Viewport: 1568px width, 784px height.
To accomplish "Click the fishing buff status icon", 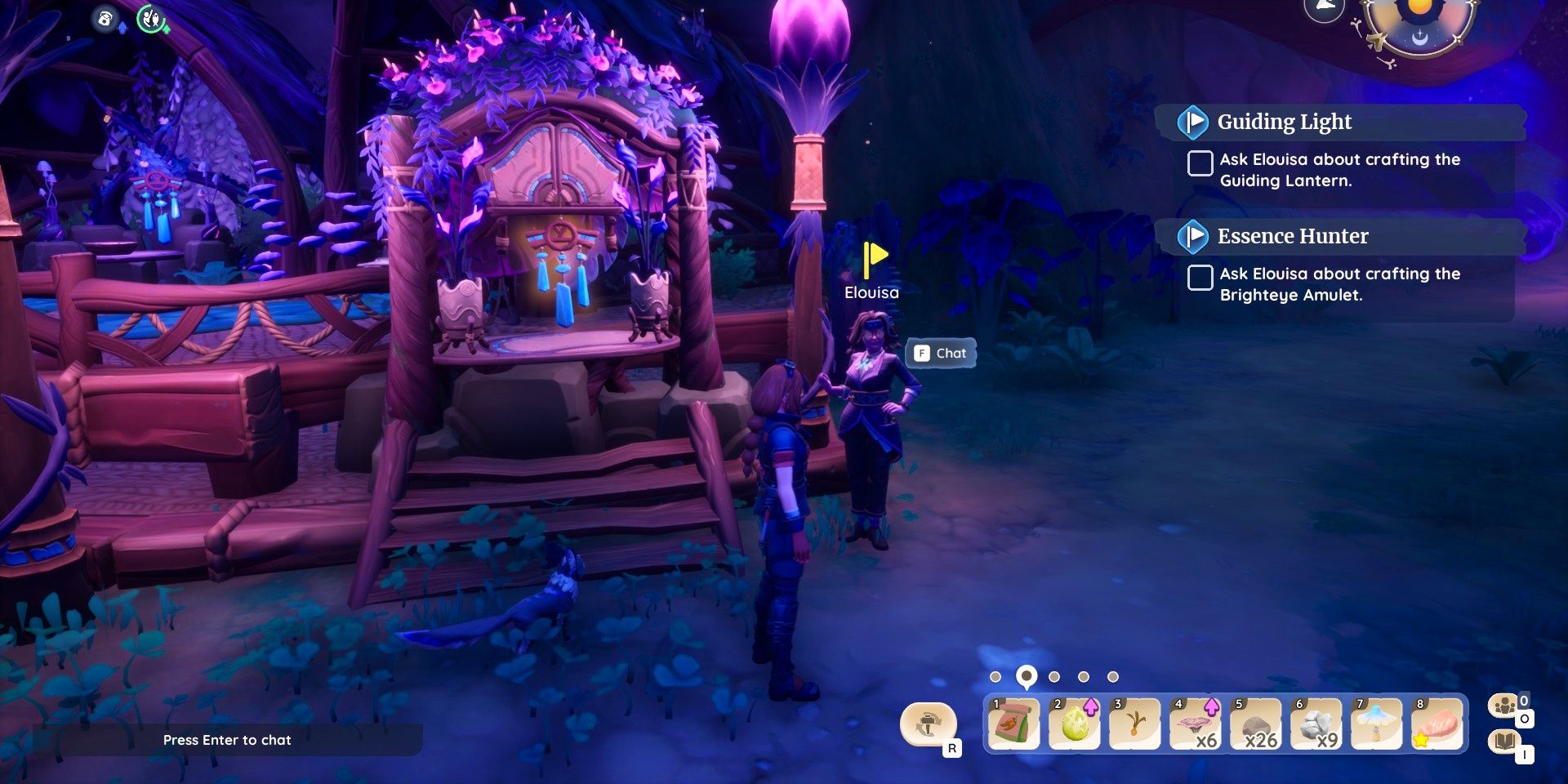I will 151,18.
